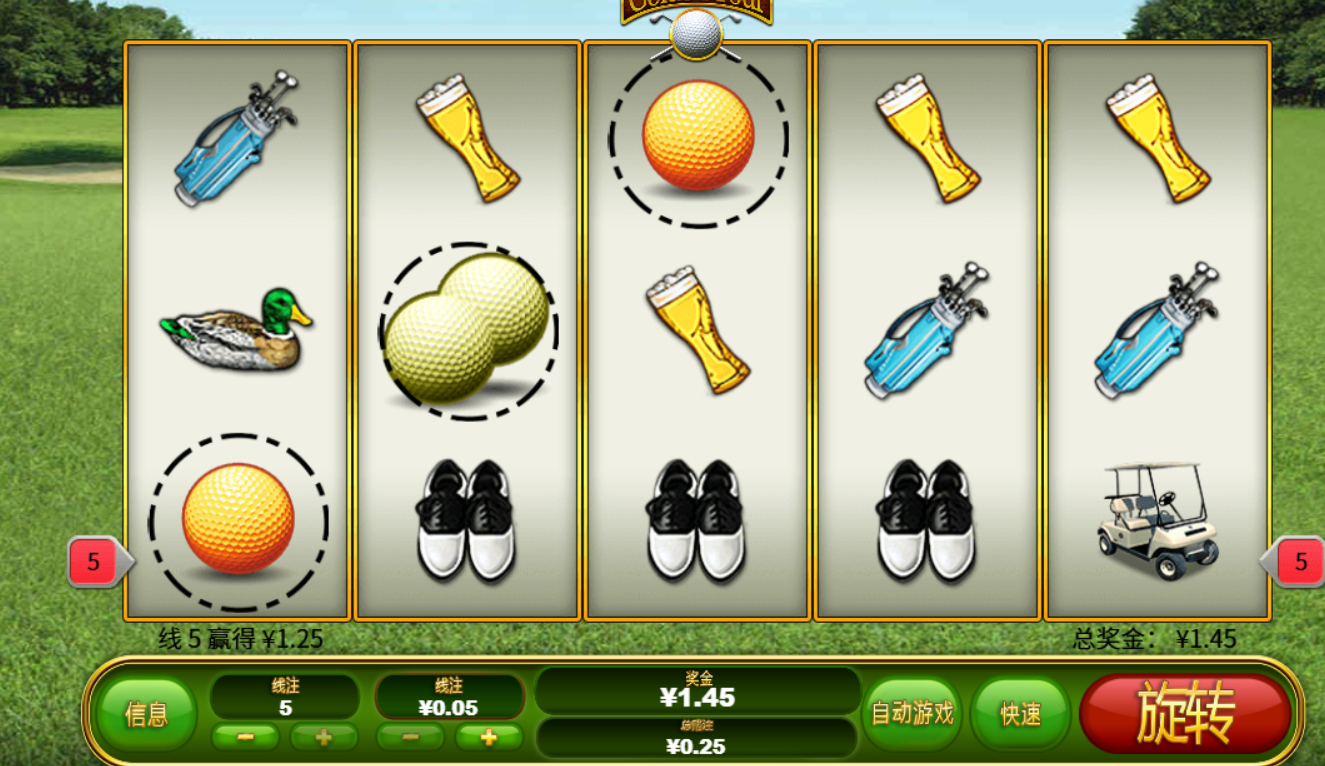The width and height of the screenshot is (1325, 766).
Task: Decrease the line count below the 5 value
Action: [x=245, y=738]
